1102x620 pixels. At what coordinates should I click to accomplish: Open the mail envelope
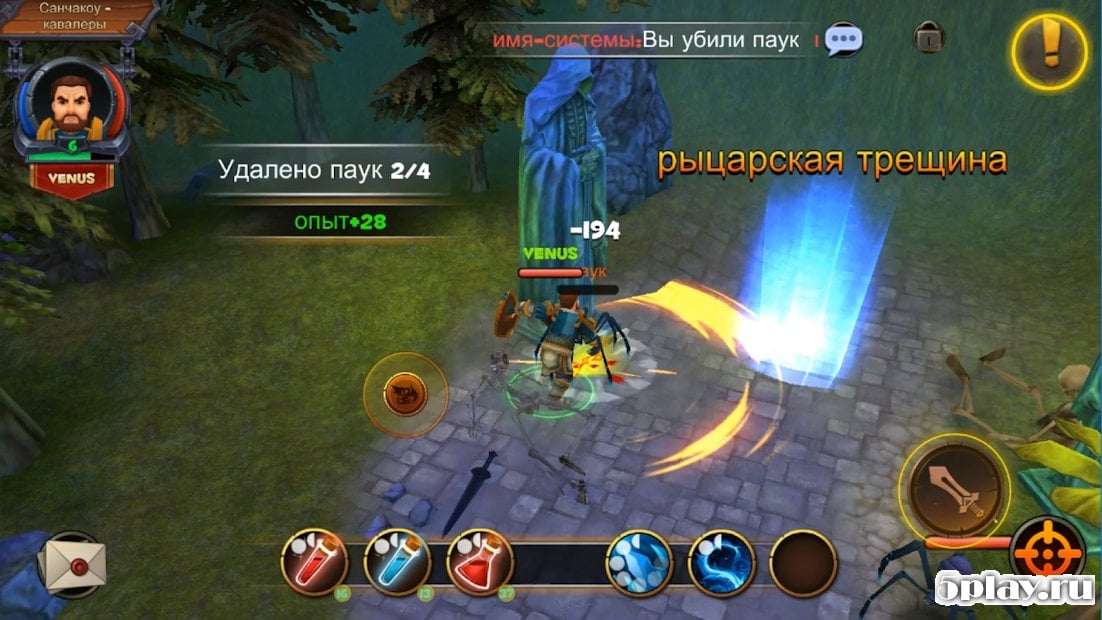click(72, 565)
